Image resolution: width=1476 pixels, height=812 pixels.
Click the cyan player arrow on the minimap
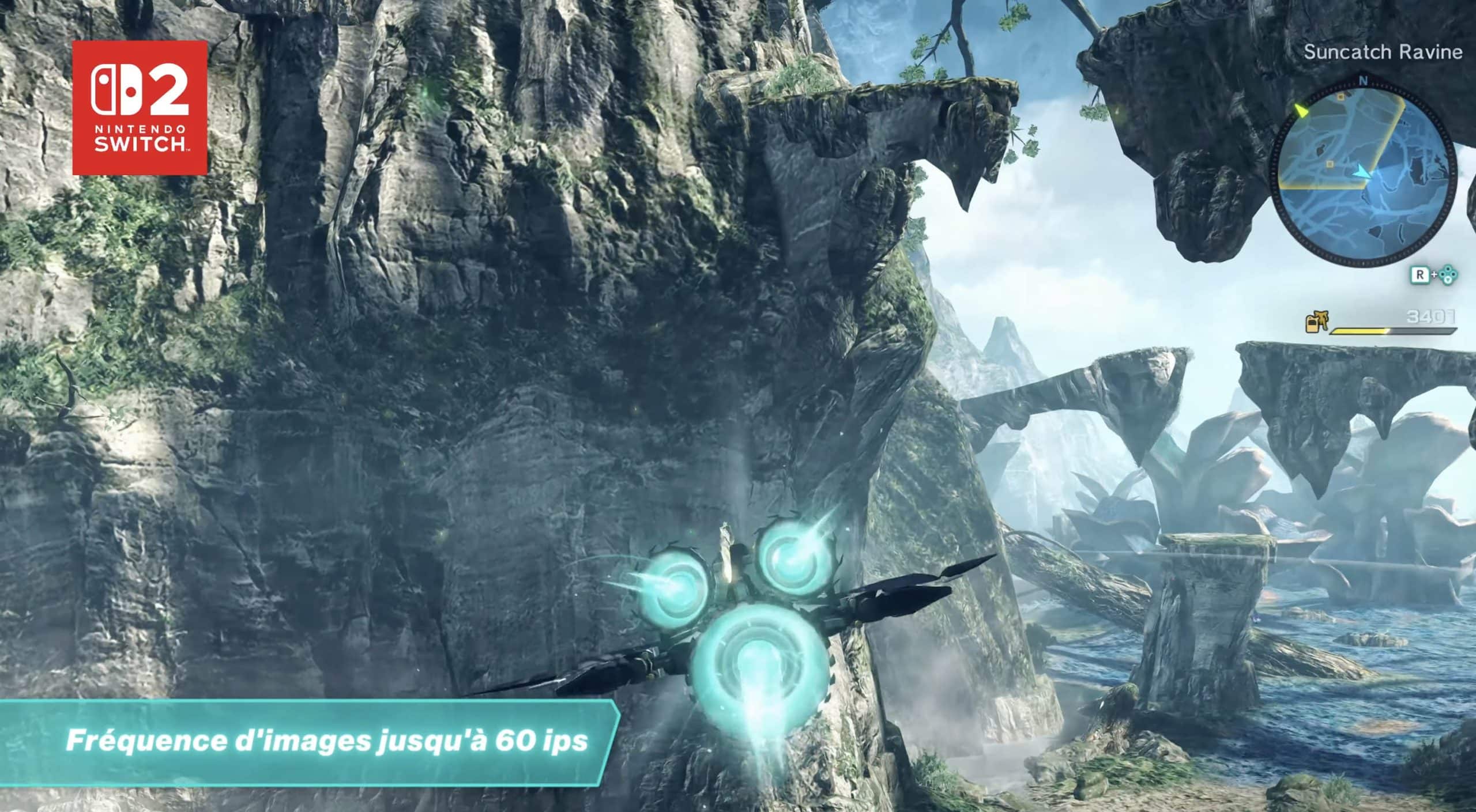(x=1362, y=171)
